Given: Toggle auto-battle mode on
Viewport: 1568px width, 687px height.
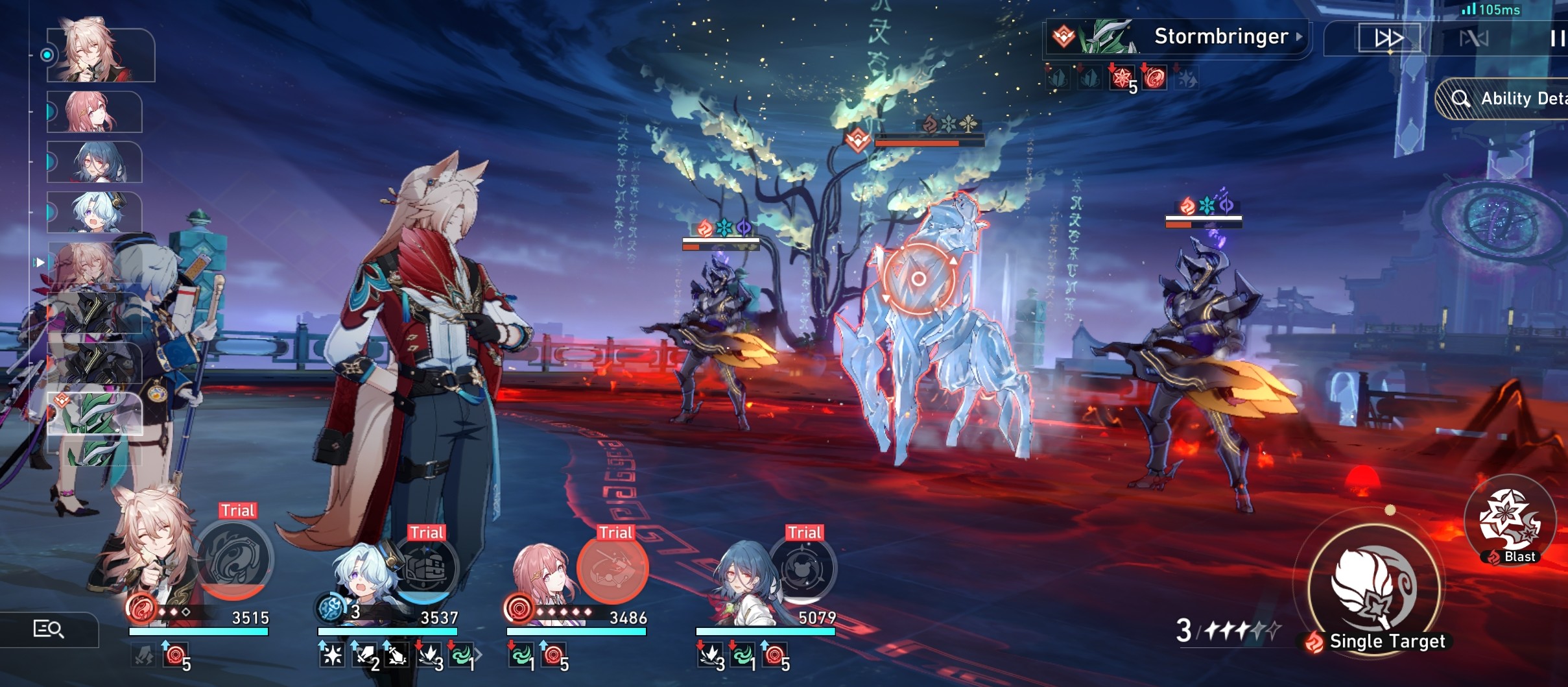Looking at the screenshot, I should [1474, 39].
